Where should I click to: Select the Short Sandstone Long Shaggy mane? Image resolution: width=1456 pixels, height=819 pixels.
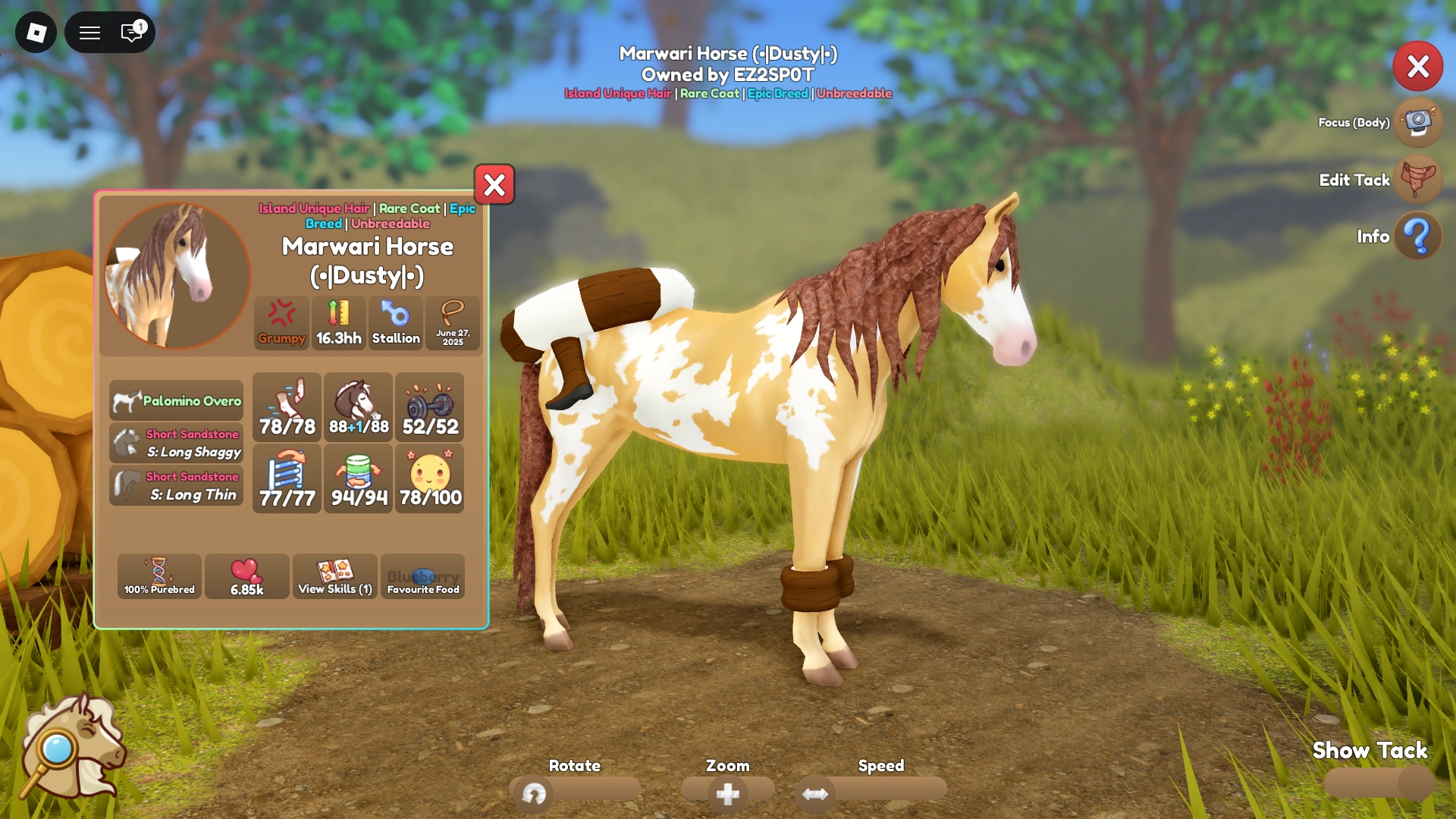pos(175,443)
